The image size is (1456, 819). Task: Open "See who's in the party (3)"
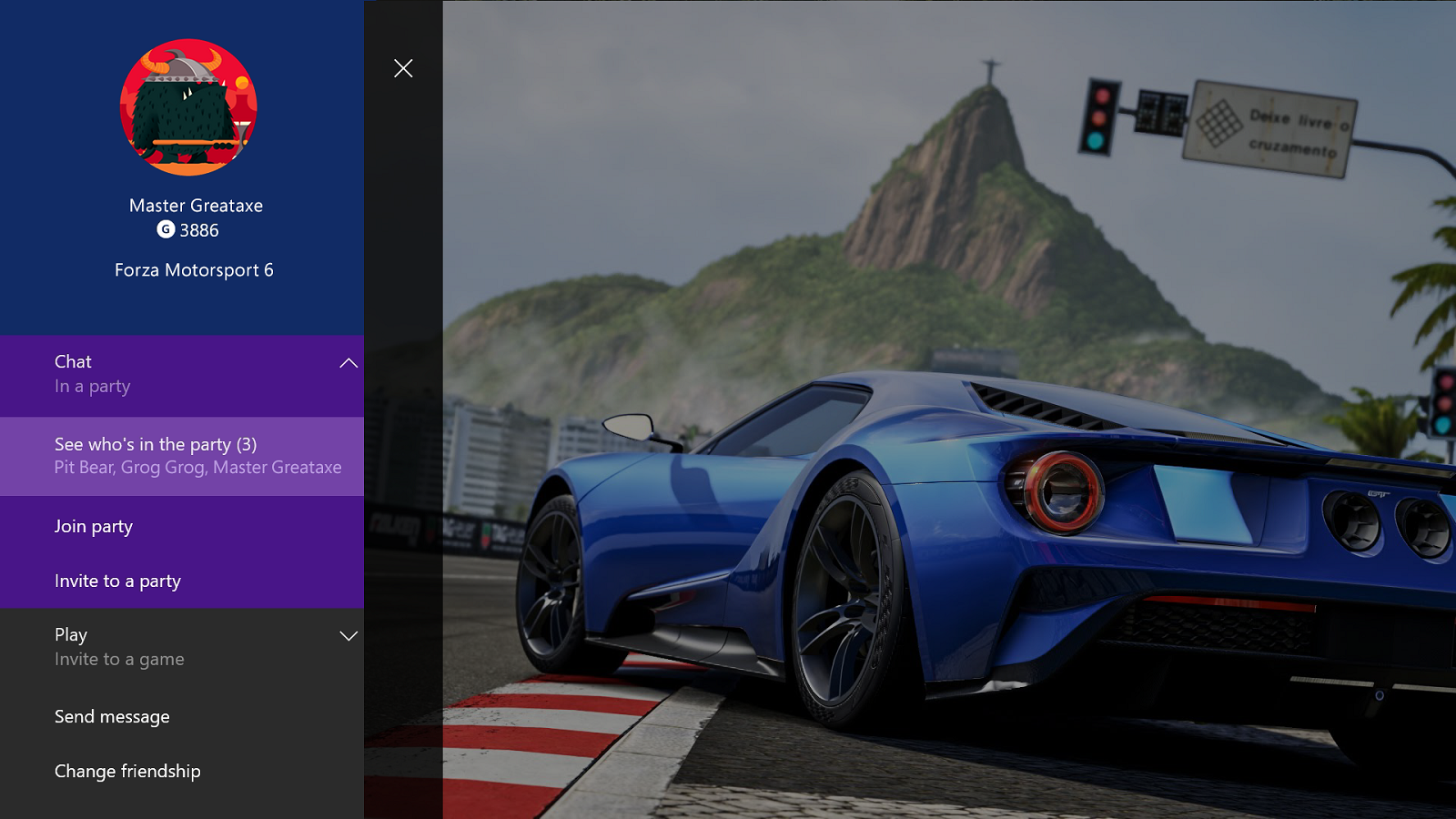(x=156, y=445)
